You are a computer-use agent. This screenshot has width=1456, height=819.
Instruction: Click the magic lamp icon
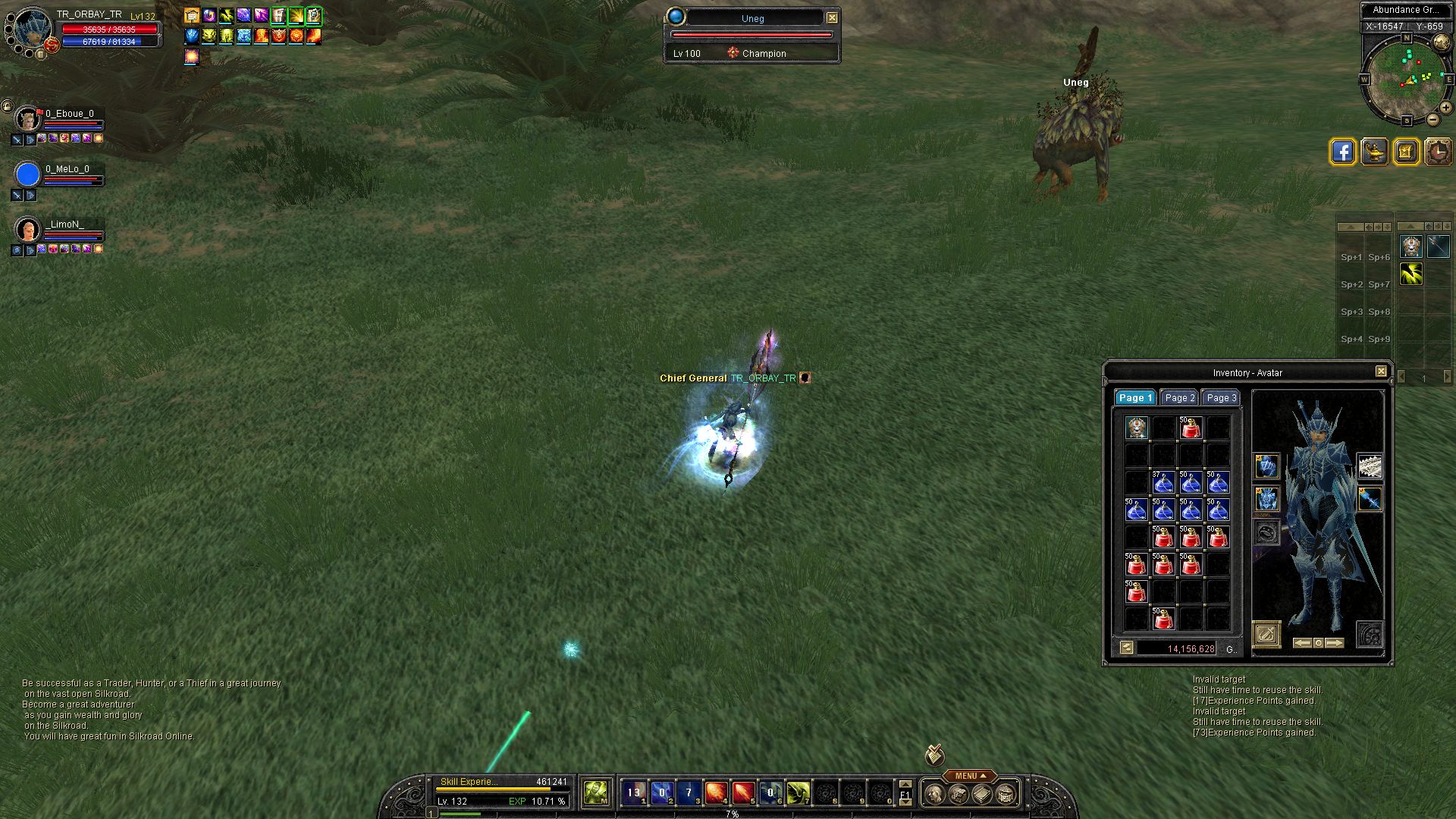tap(1374, 152)
